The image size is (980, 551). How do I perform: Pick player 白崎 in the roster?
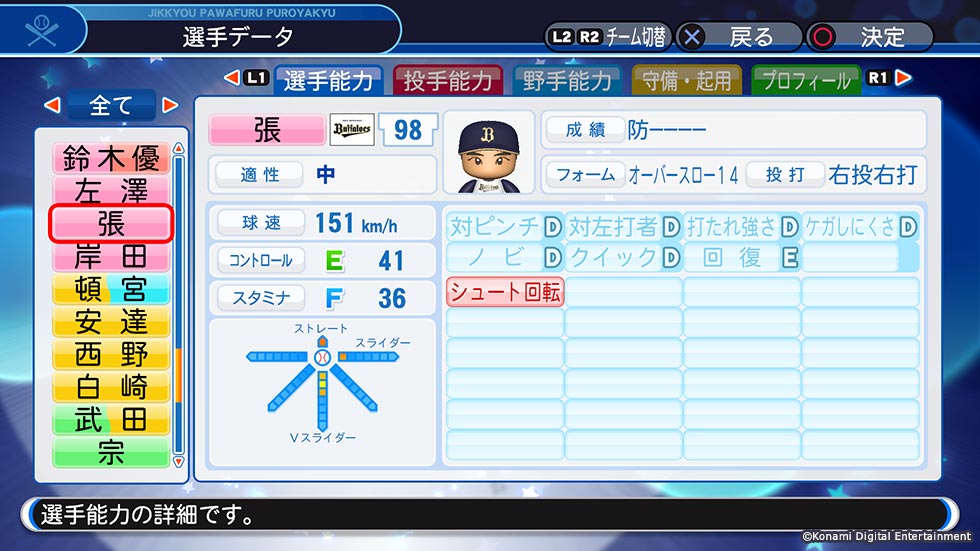click(111, 386)
